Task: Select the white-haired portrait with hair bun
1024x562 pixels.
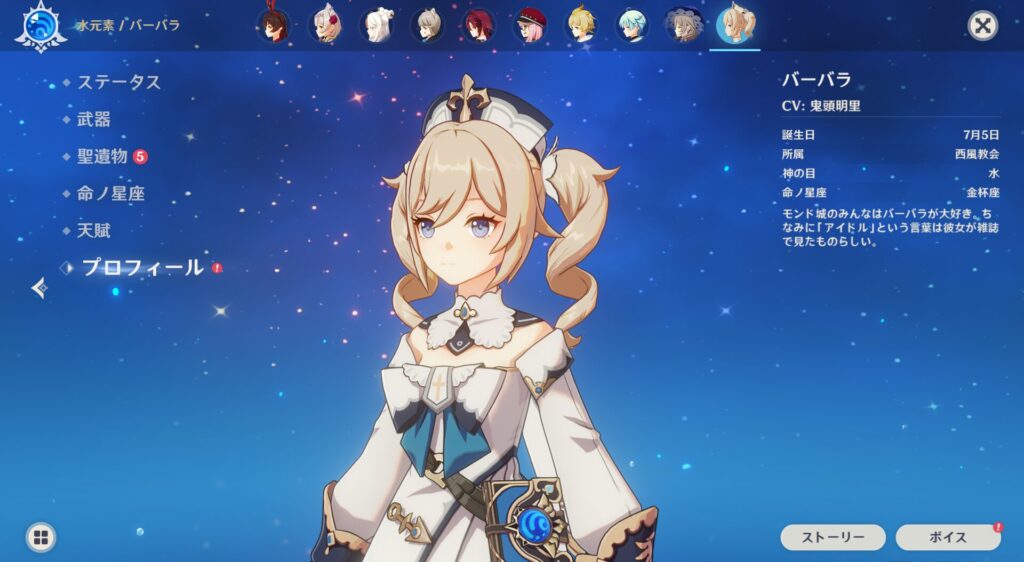Action: pos(376,25)
